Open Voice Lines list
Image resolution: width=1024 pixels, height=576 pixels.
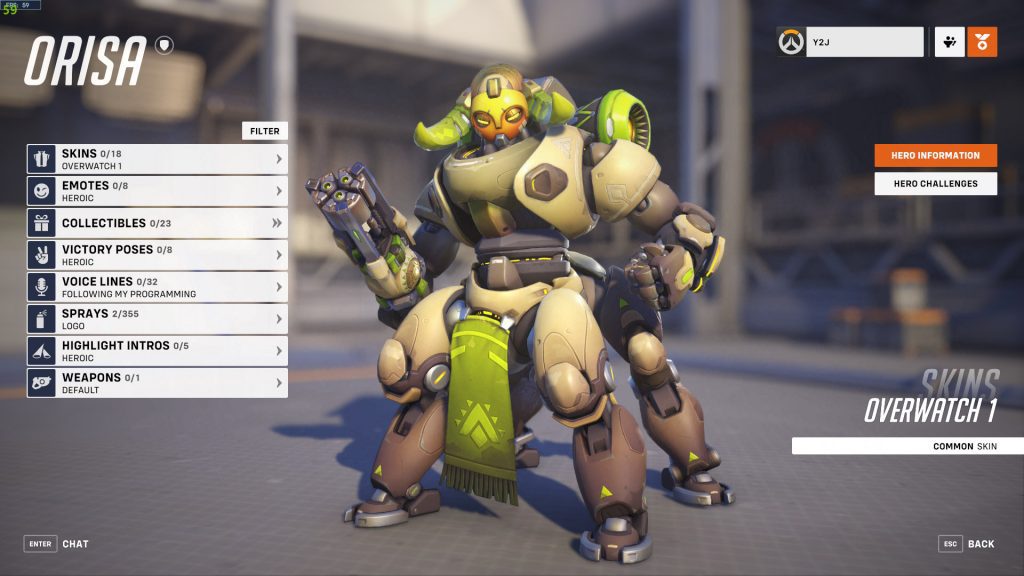157,287
